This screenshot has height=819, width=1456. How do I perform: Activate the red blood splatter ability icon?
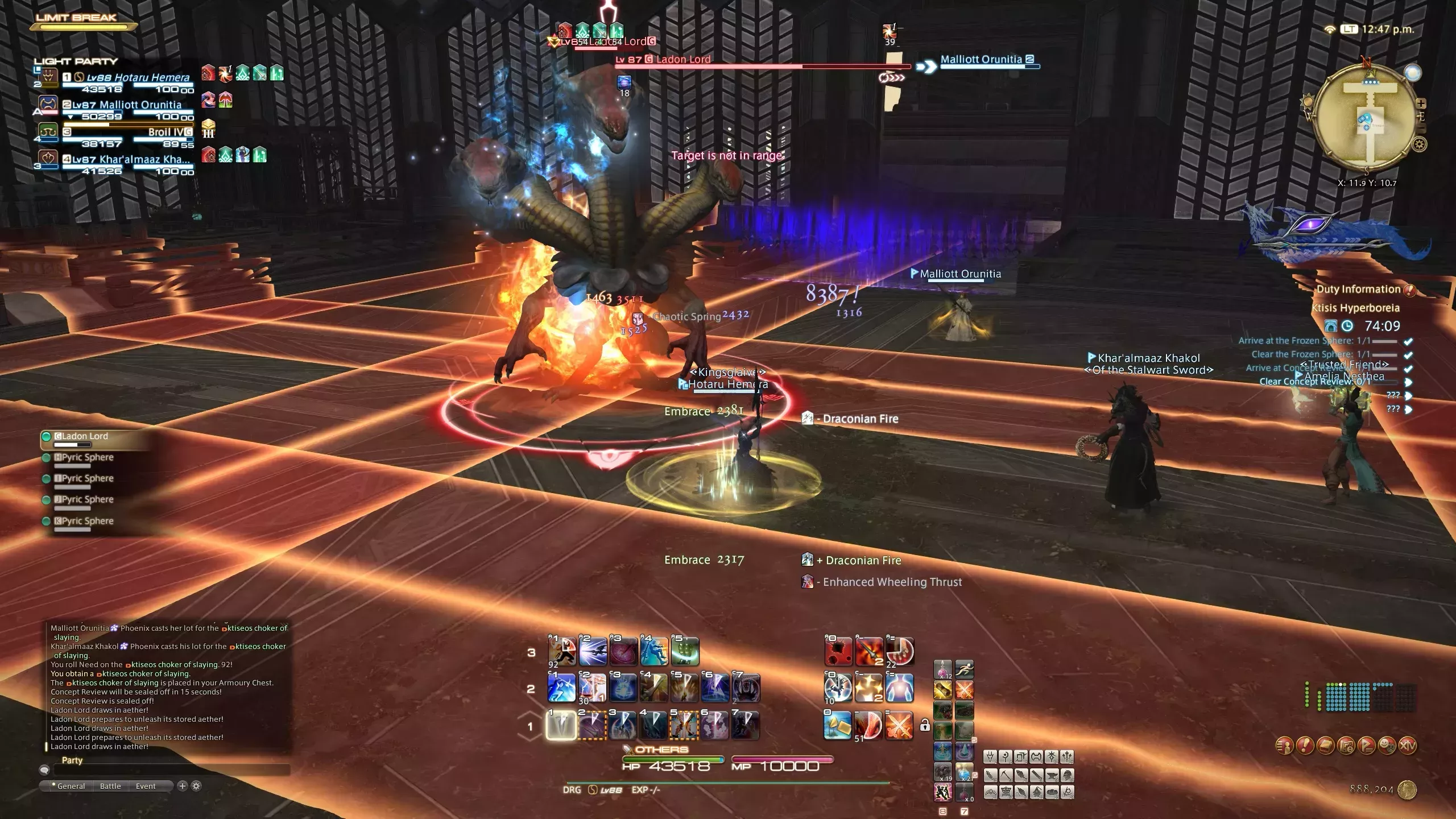(x=838, y=652)
